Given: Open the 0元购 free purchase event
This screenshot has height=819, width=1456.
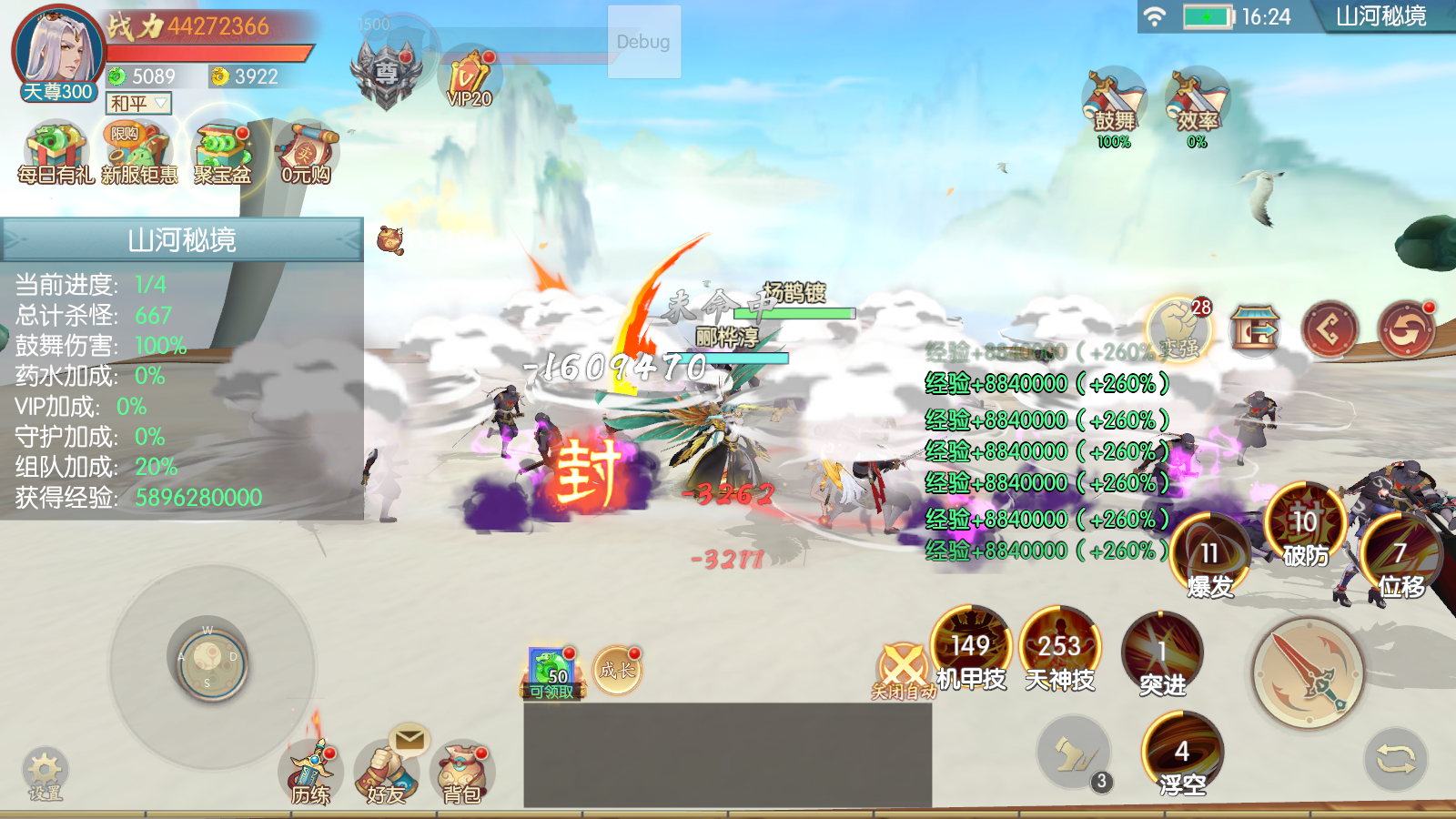Looking at the screenshot, I should click(x=306, y=151).
